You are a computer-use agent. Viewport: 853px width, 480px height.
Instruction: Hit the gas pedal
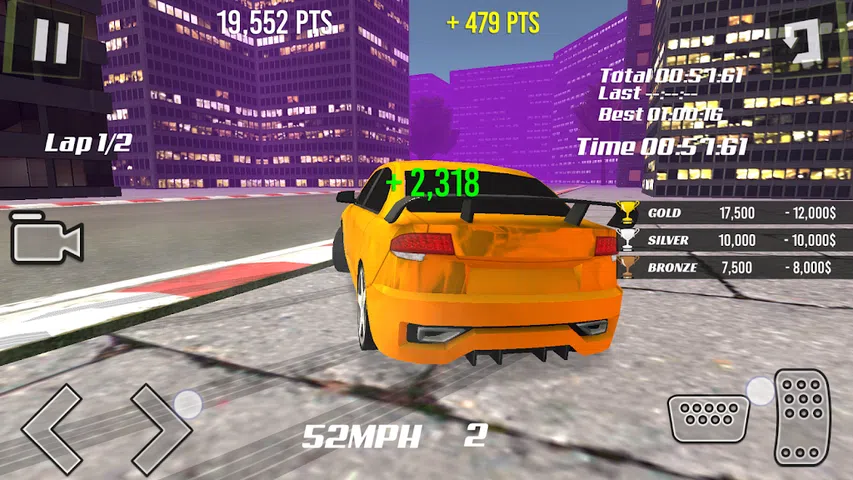802,416
